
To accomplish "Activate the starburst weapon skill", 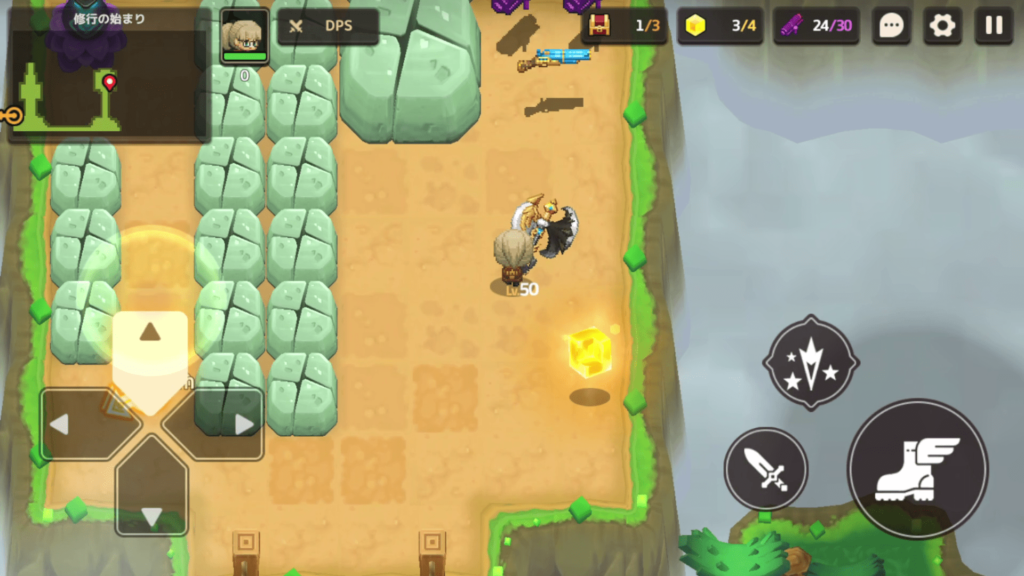I will [x=811, y=362].
